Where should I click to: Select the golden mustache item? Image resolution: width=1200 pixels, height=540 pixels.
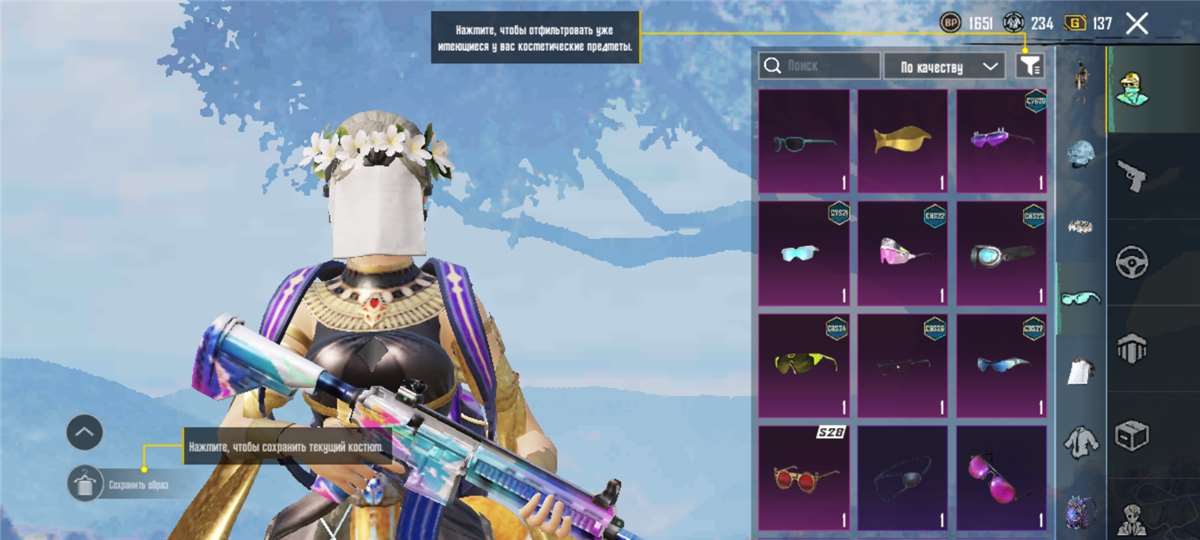coord(902,141)
